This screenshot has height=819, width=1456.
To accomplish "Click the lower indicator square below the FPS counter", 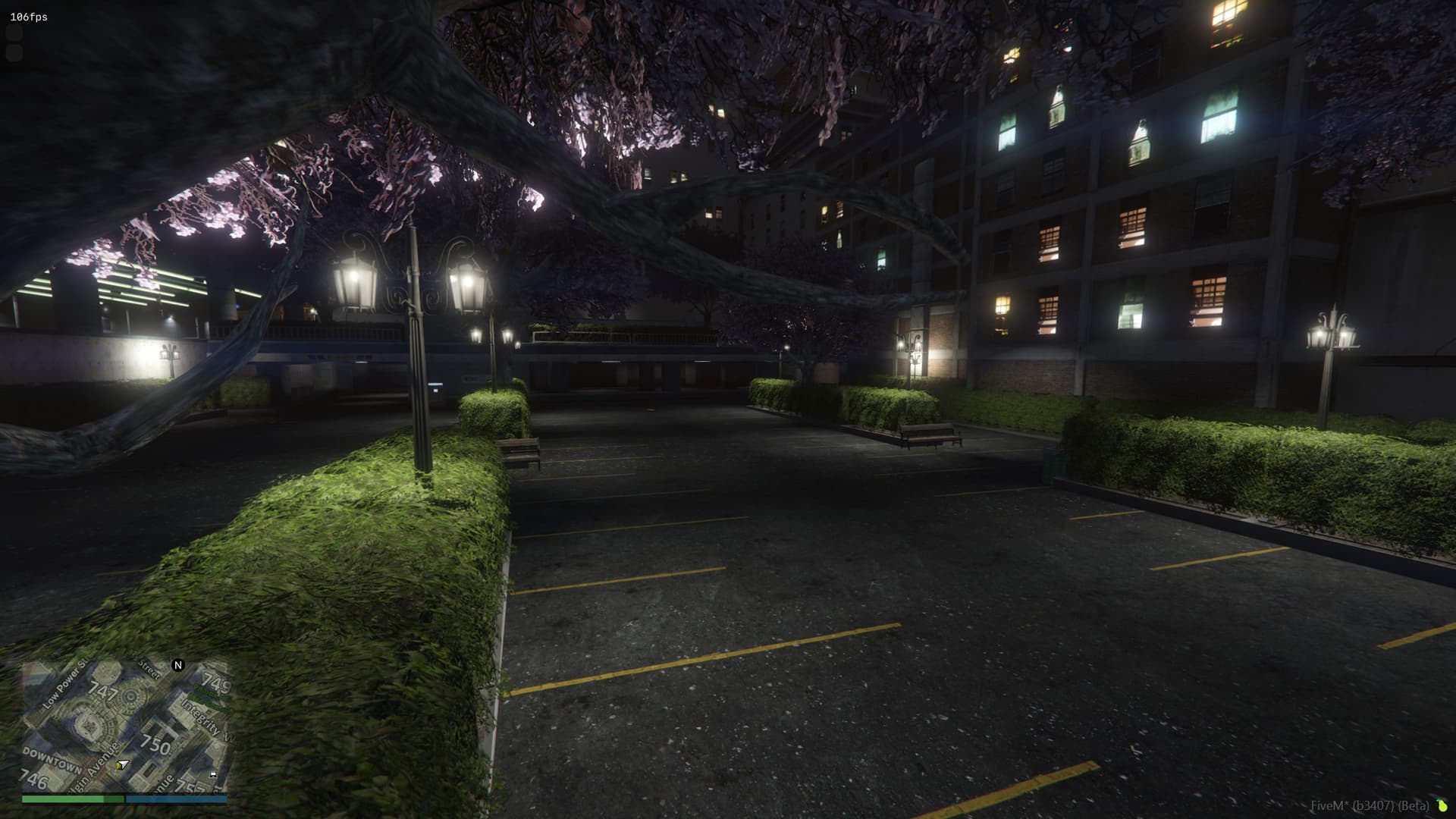I will click(15, 53).
